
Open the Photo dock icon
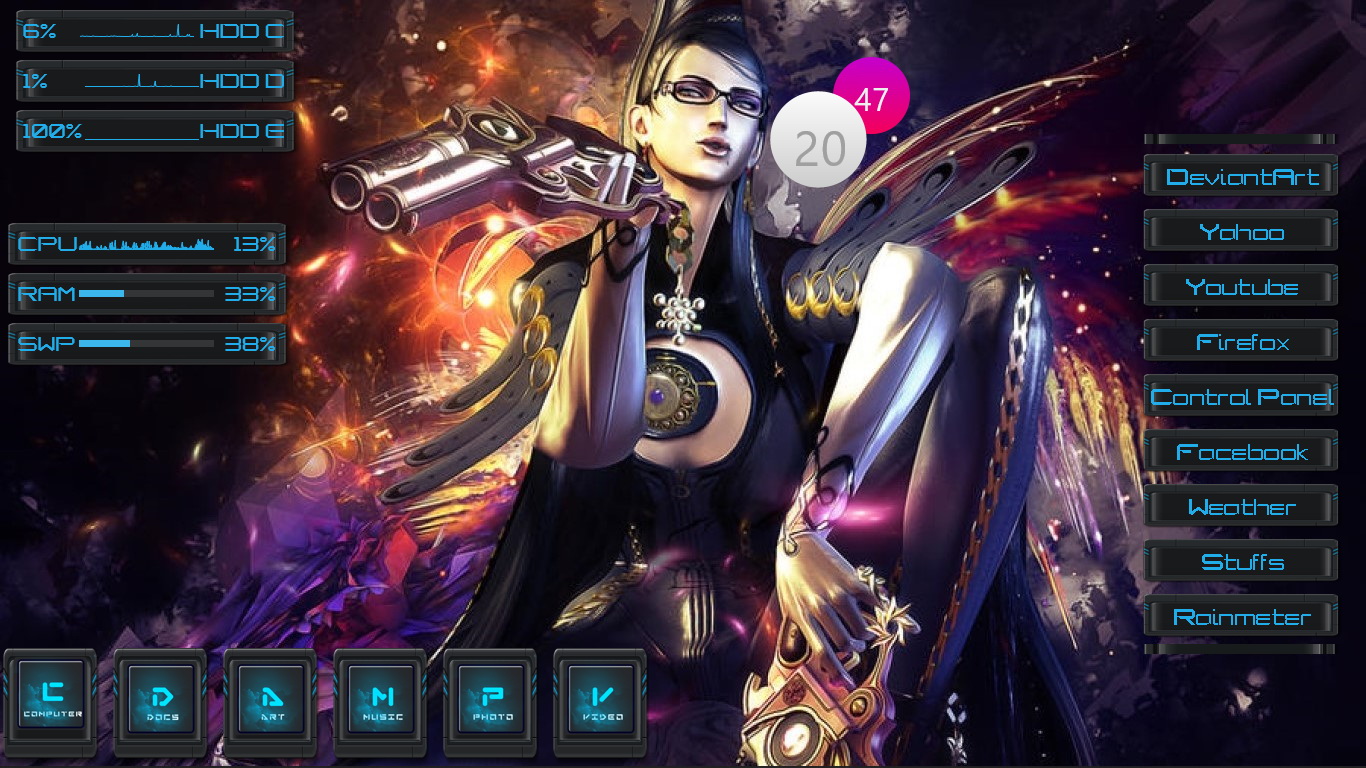(490, 700)
